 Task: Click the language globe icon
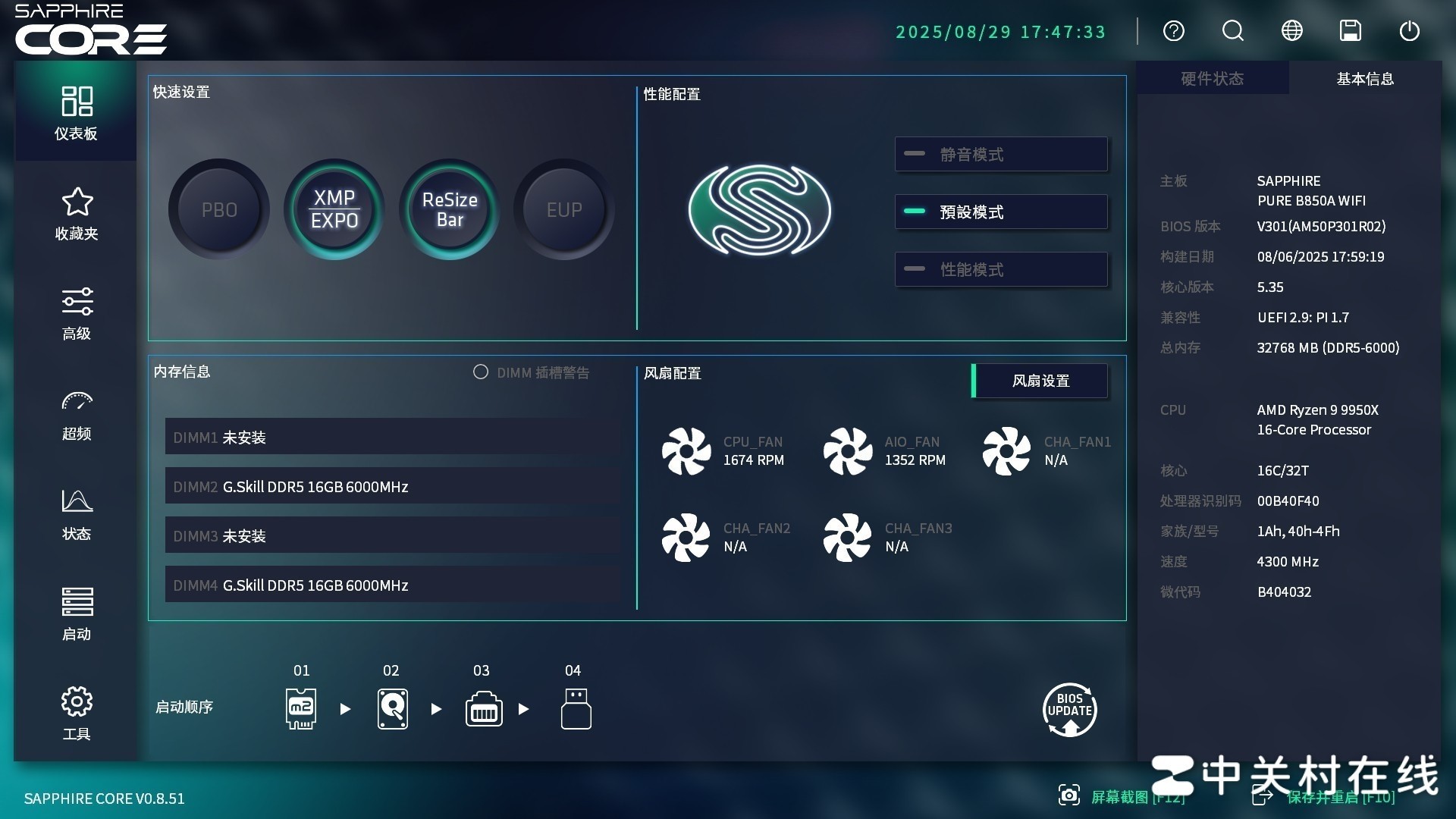[1291, 31]
